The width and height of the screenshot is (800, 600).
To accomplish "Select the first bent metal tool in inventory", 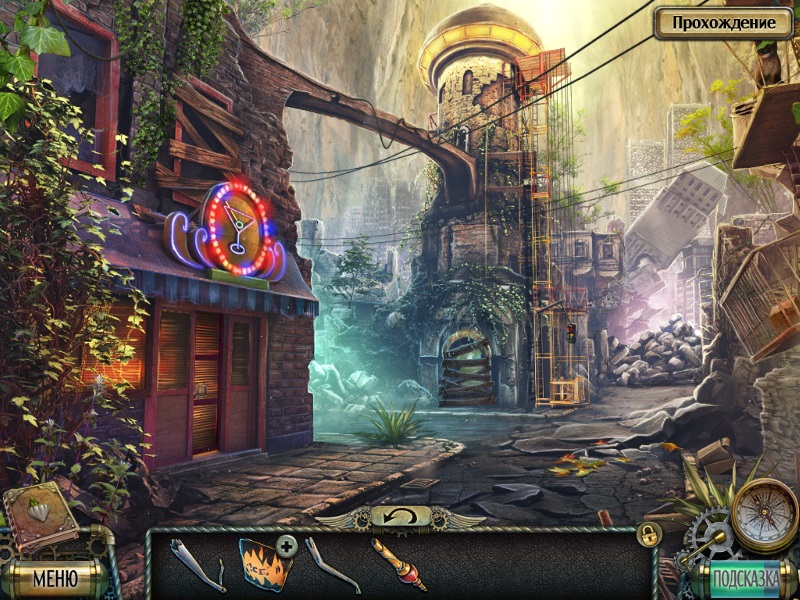I will (x=198, y=566).
